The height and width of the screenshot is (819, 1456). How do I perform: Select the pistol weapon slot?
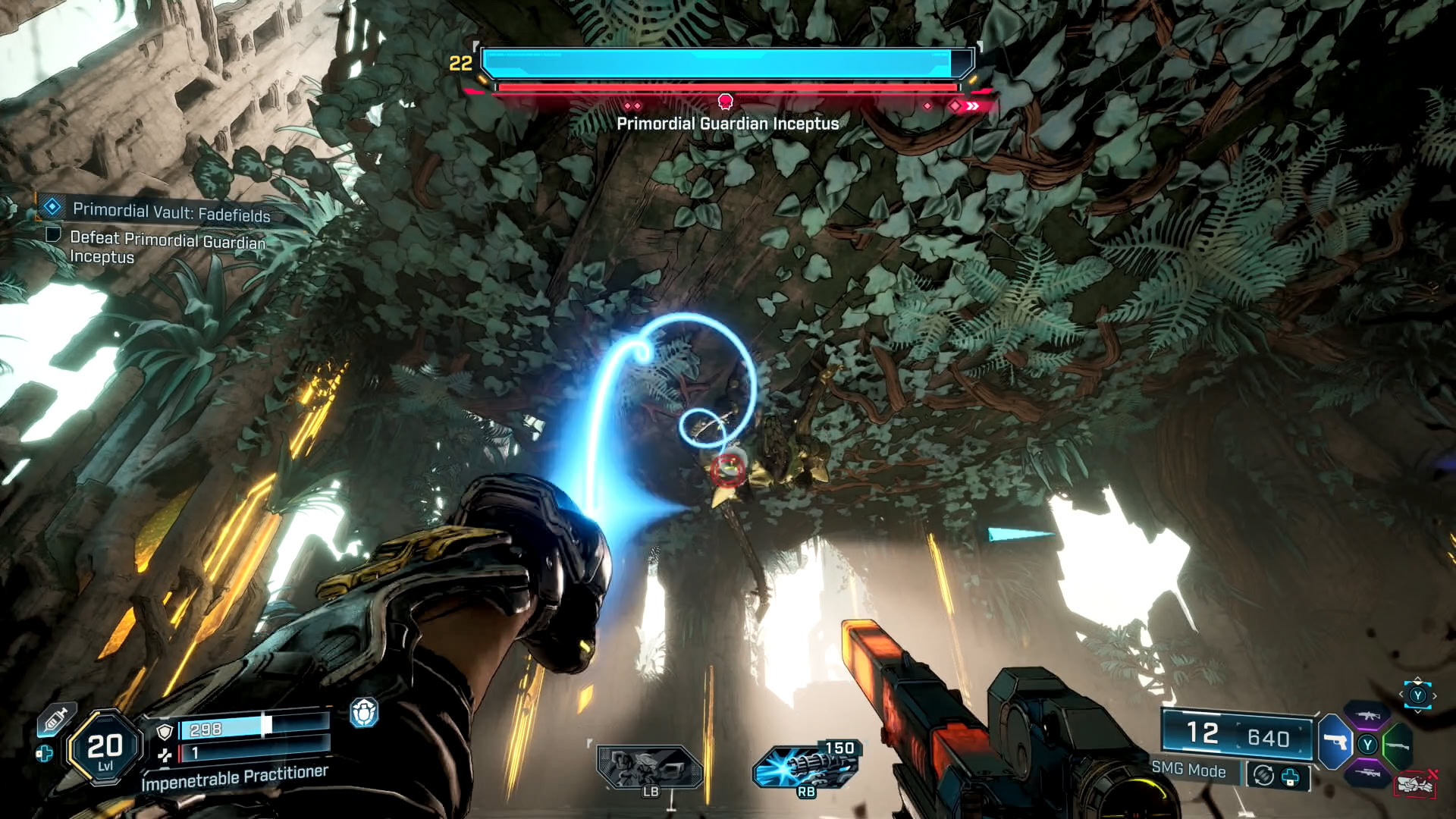point(1335,741)
